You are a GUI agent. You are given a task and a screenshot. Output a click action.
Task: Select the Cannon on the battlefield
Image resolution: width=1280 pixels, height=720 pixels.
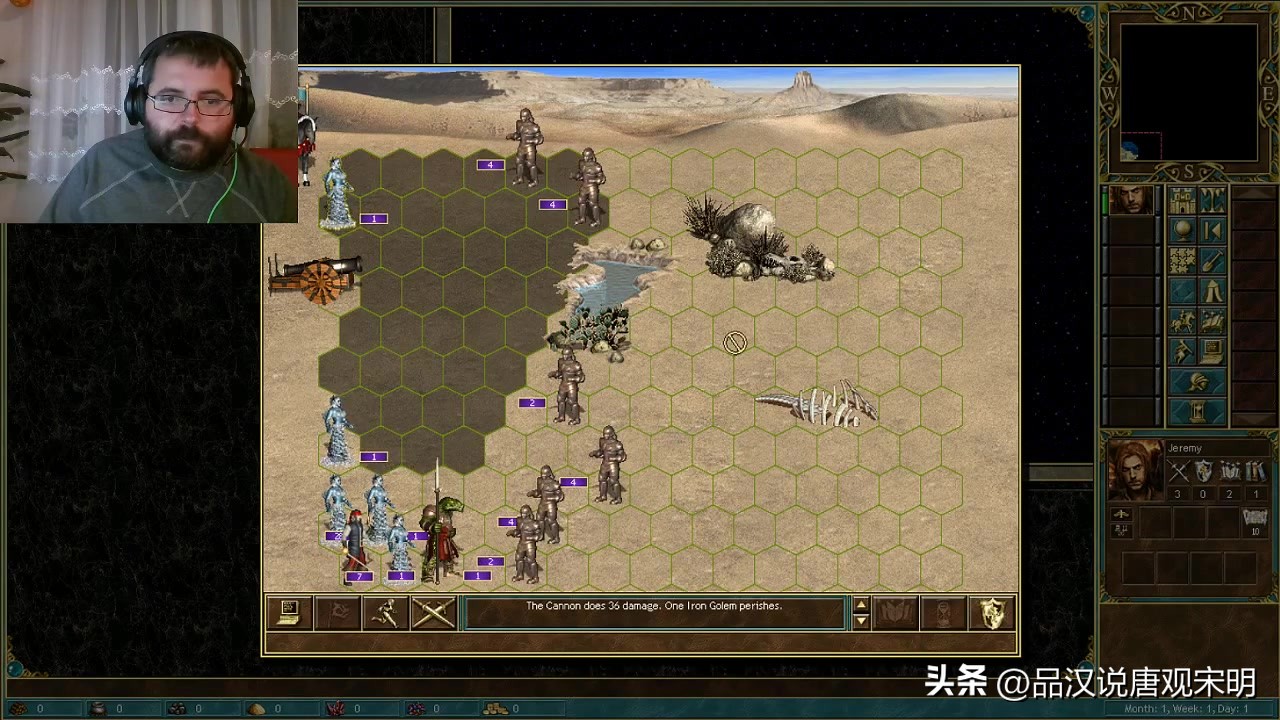[x=315, y=278]
